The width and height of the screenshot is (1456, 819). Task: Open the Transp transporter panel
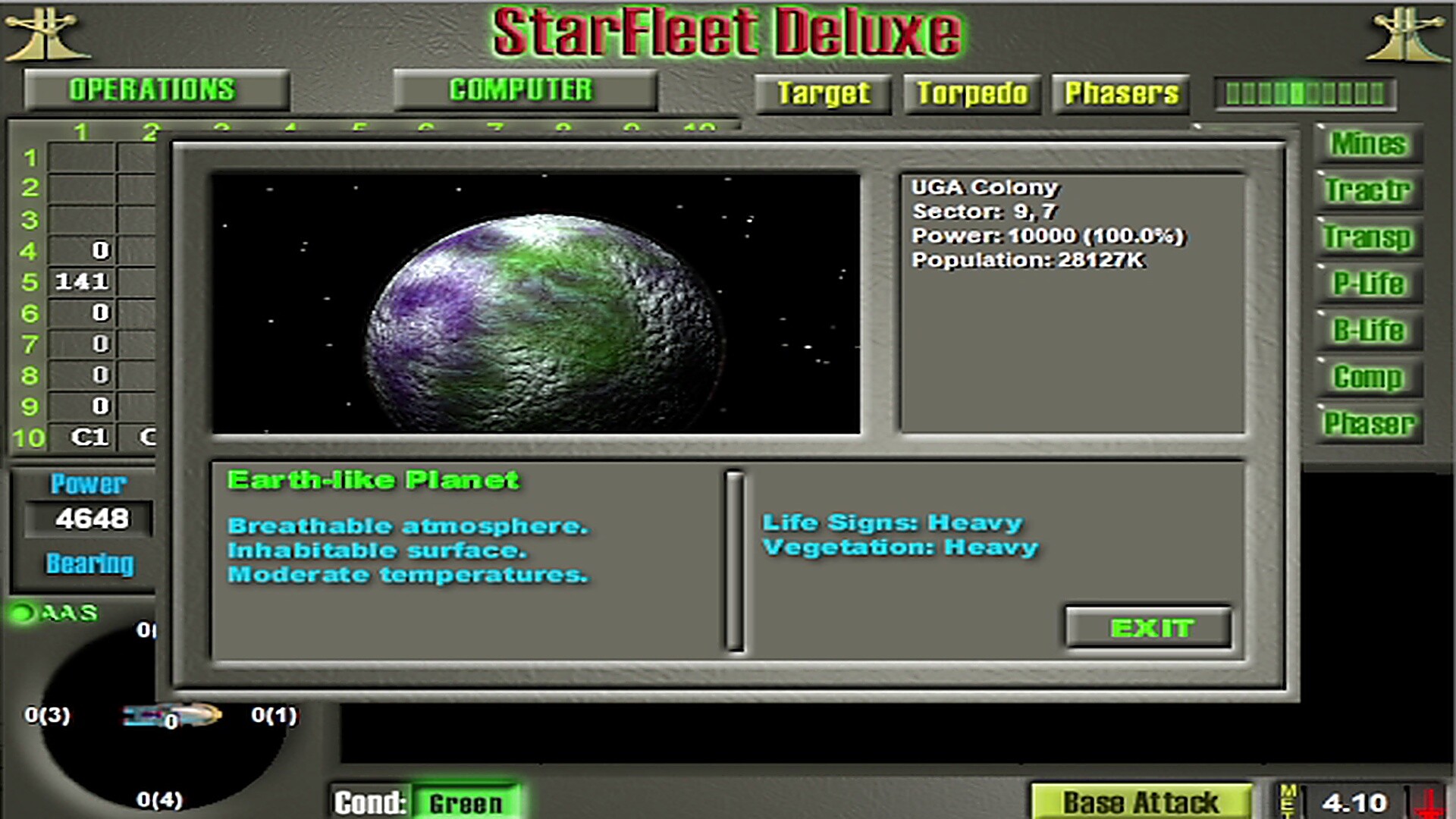coord(1369,238)
